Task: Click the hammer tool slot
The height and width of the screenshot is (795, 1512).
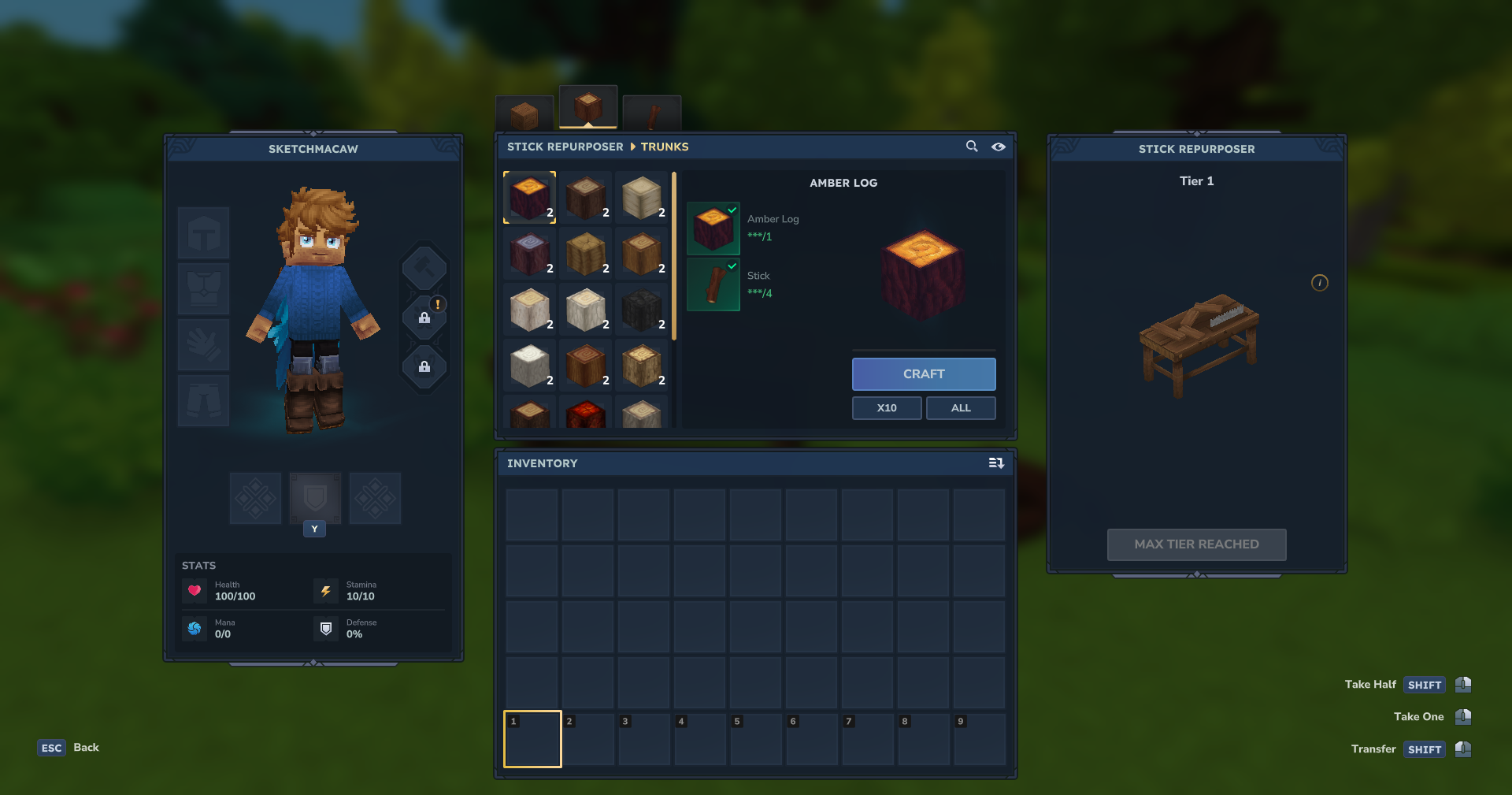Action: (424, 268)
